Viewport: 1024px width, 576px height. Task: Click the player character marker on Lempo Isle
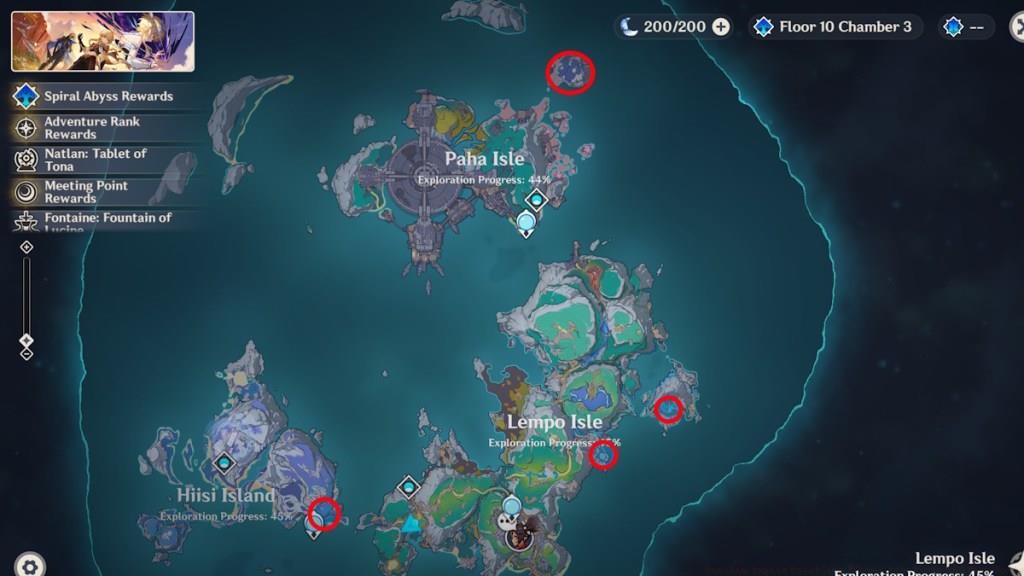(x=518, y=538)
